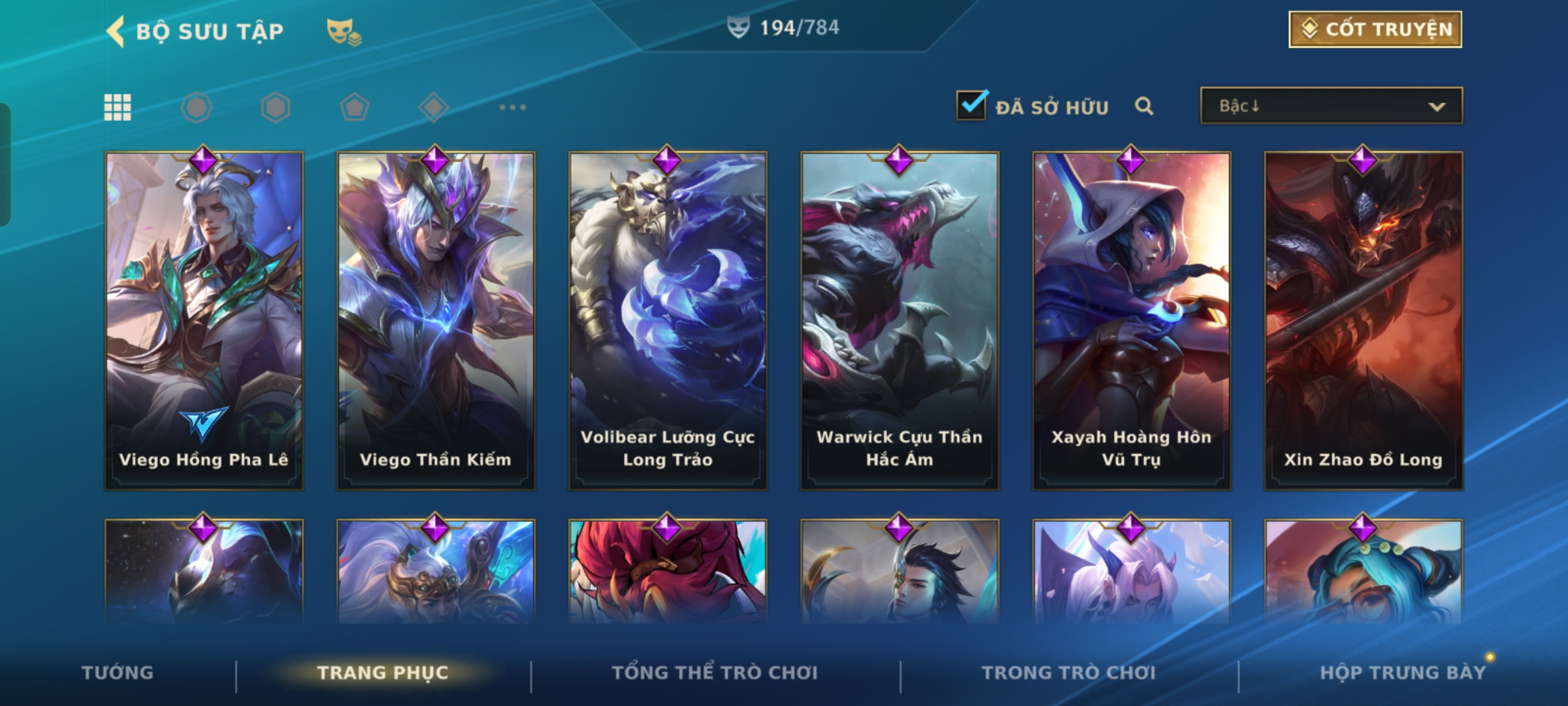1568x706 pixels.
Task: Switch to Tổng Thể Trò Chơi tab
Action: coord(715,673)
